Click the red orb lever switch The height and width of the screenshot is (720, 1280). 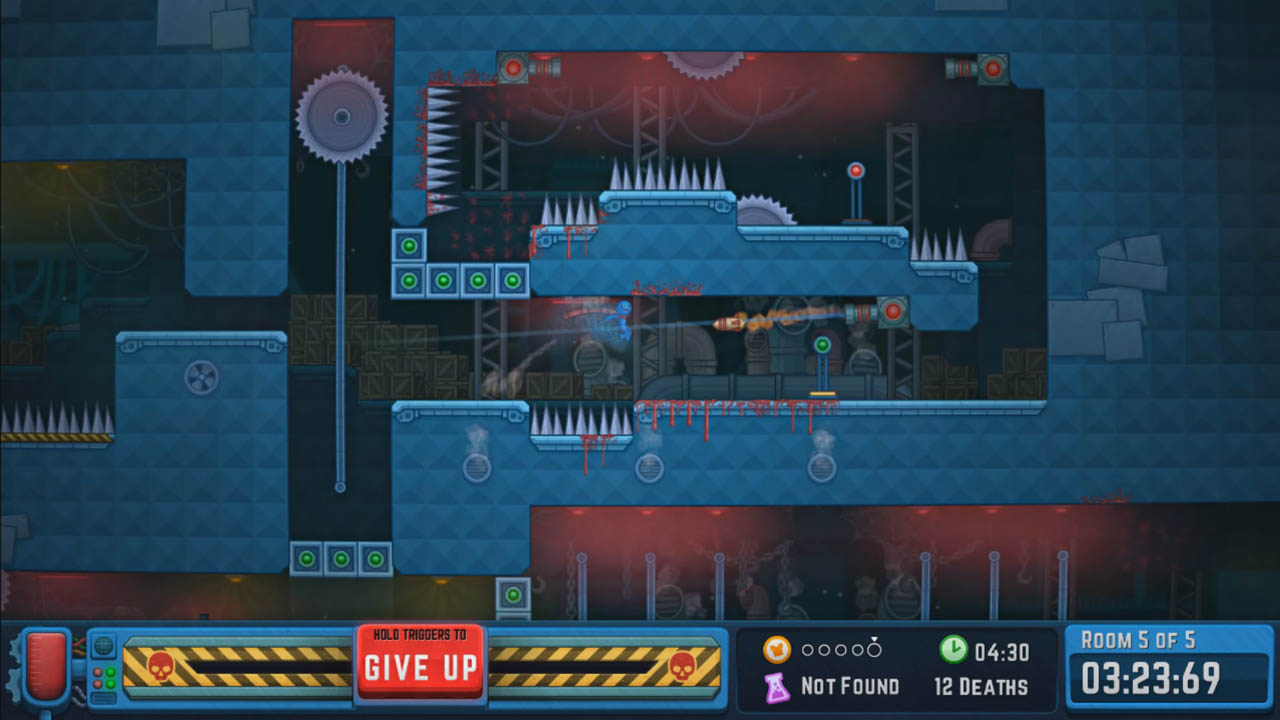click(857, 172)
